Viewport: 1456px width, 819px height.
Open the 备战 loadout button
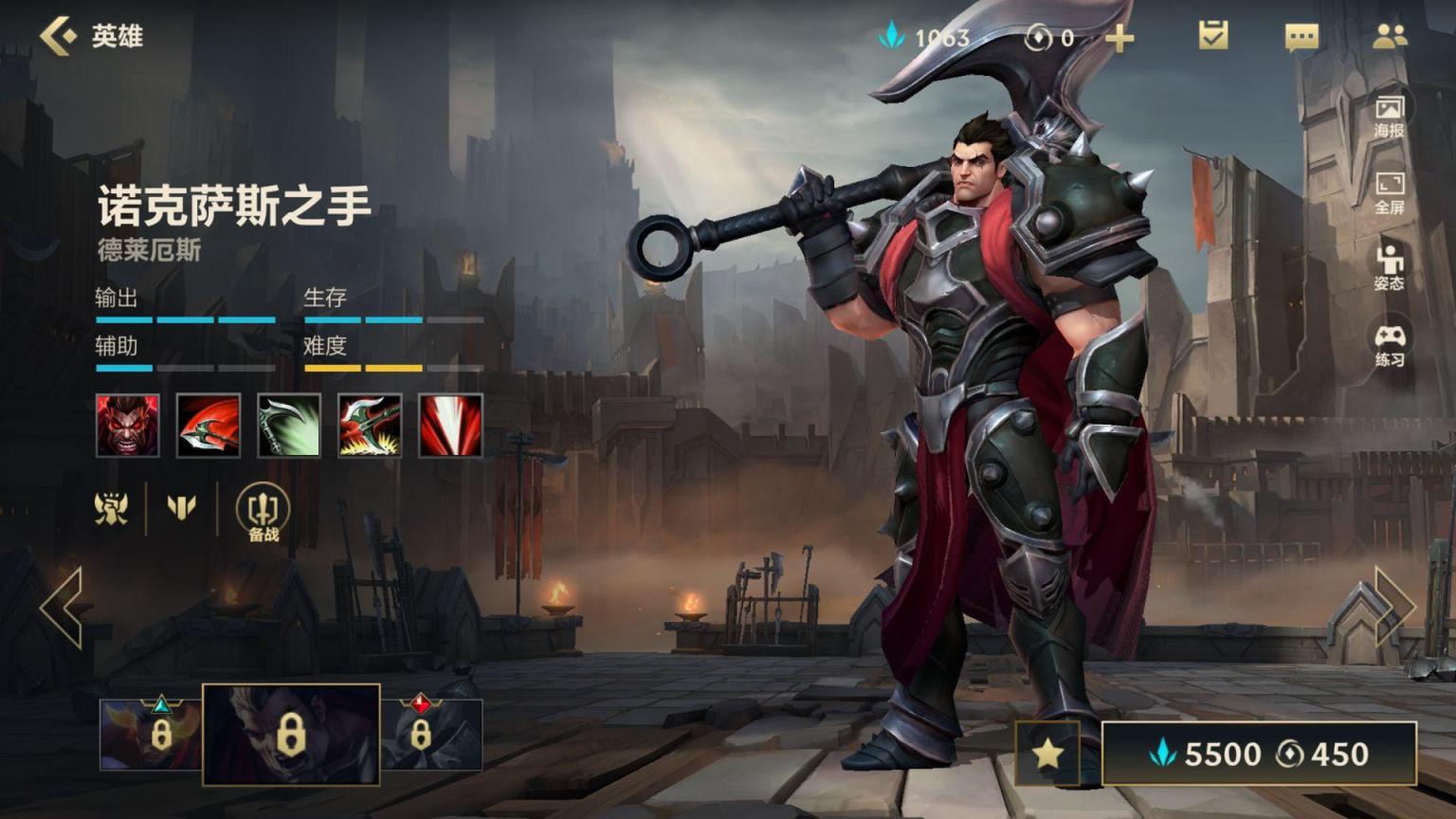click(x=263, y=513)
